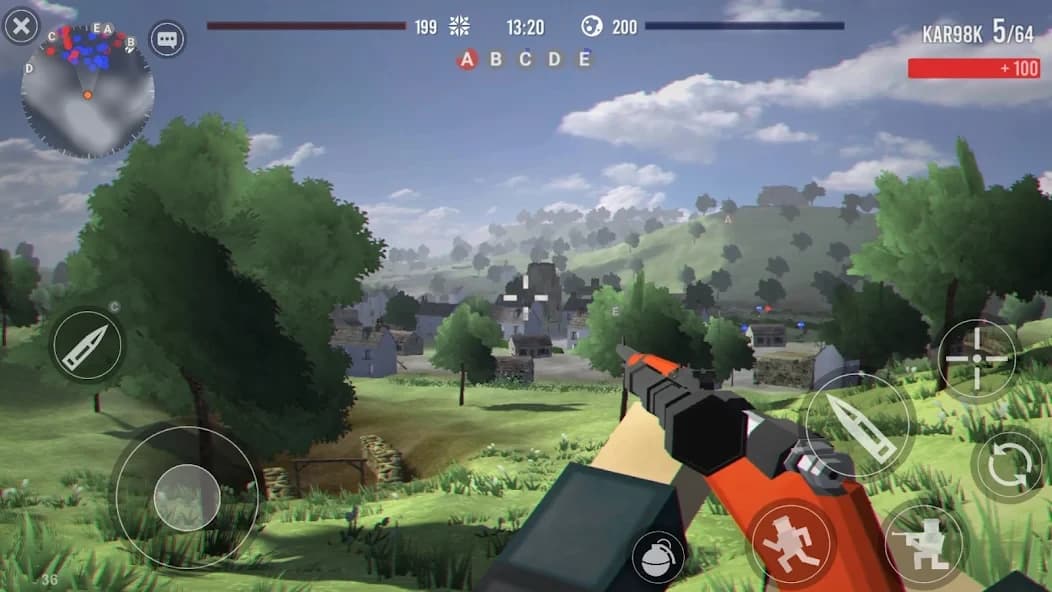Touch the movement joystick thumb
1052x592 pixels.
[187, 497]
